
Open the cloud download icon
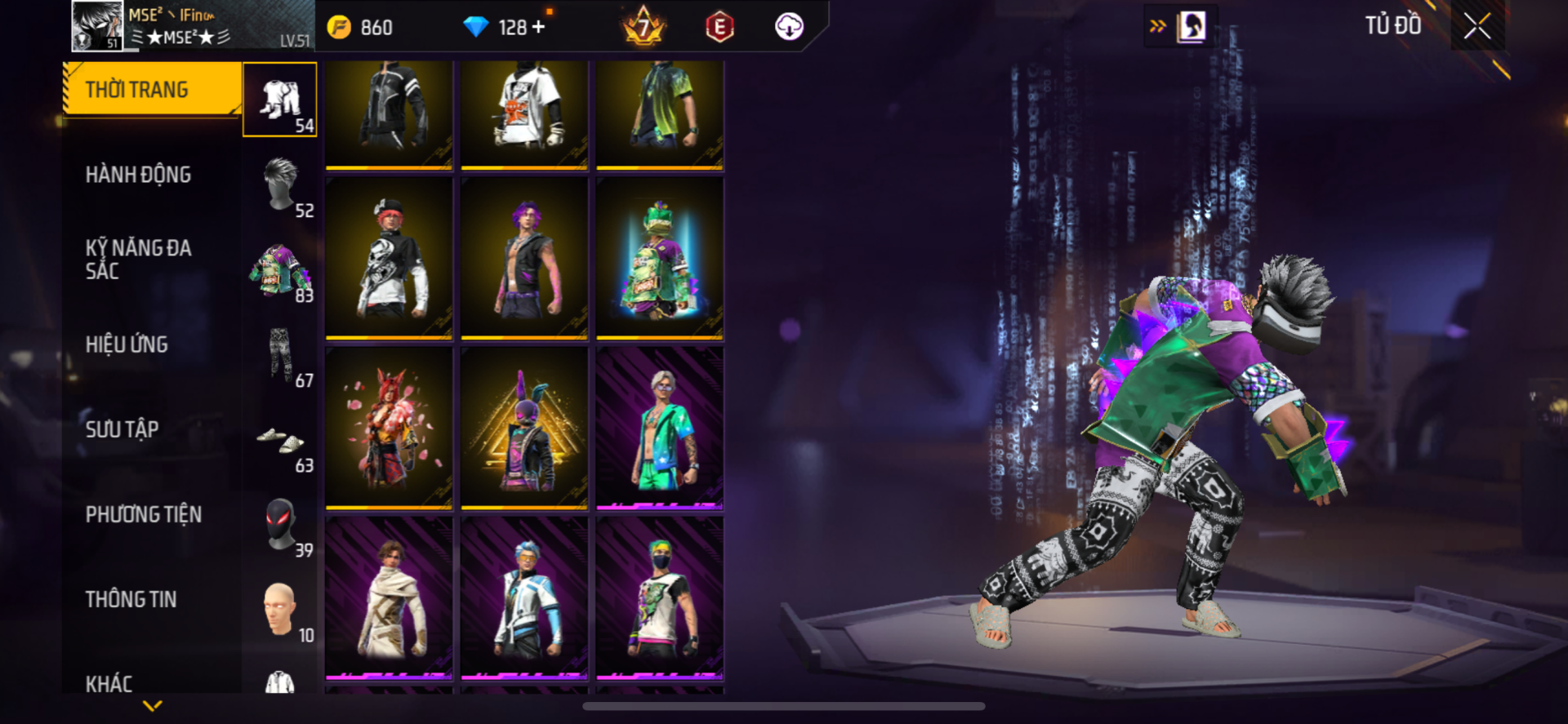click(x=789, y=27)
